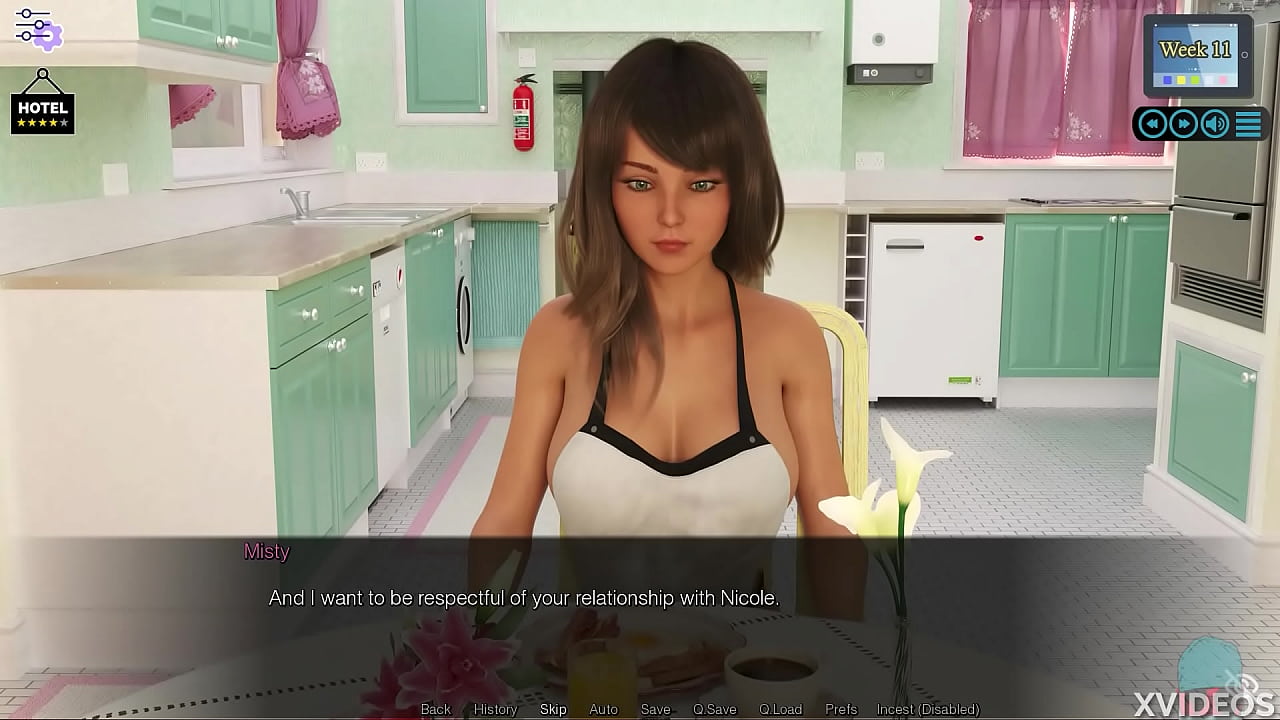Open the Prefs menu
Image resolution: width=1280 pixels, height=720 pixels.
point(841,709)
